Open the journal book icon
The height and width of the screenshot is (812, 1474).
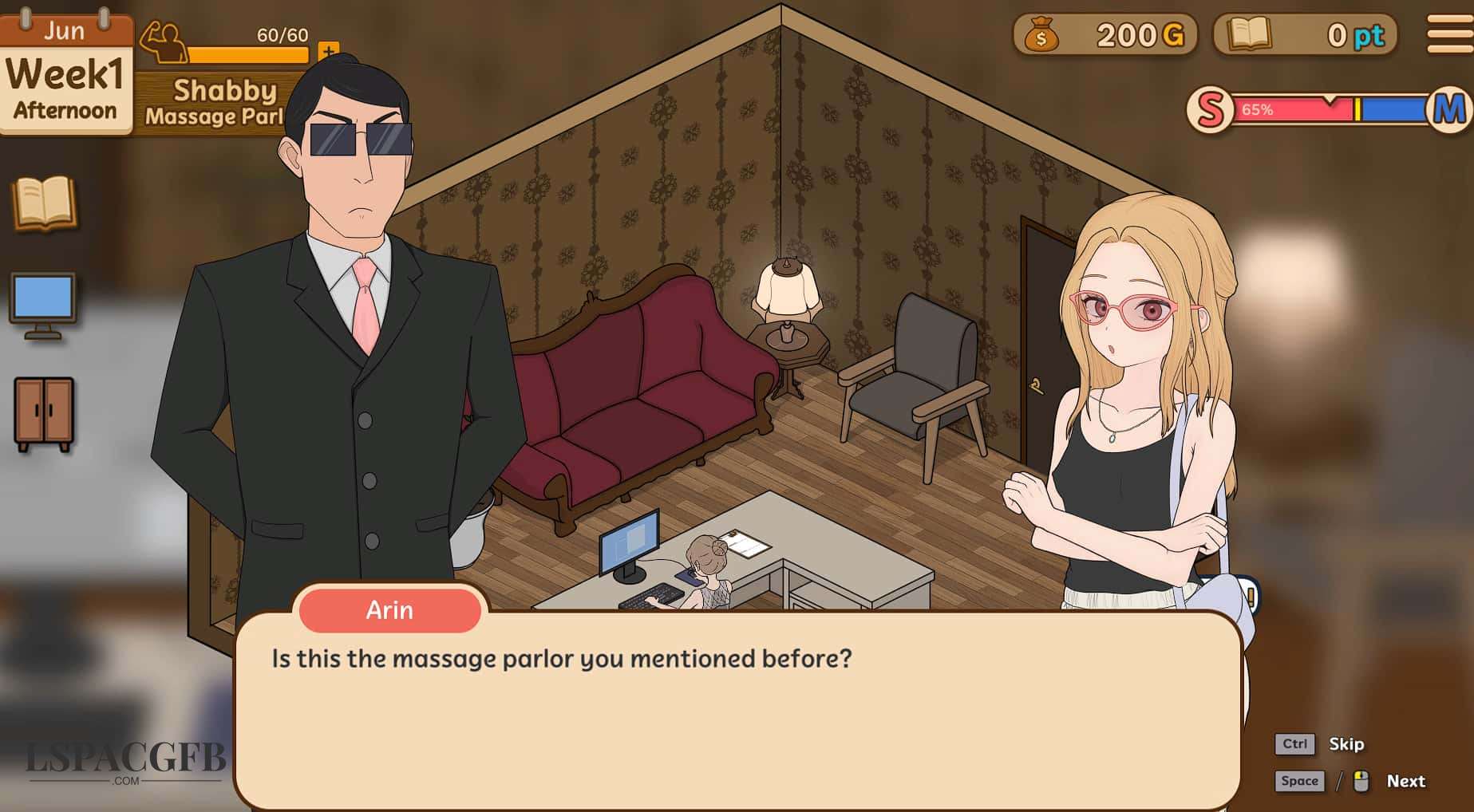45,203
